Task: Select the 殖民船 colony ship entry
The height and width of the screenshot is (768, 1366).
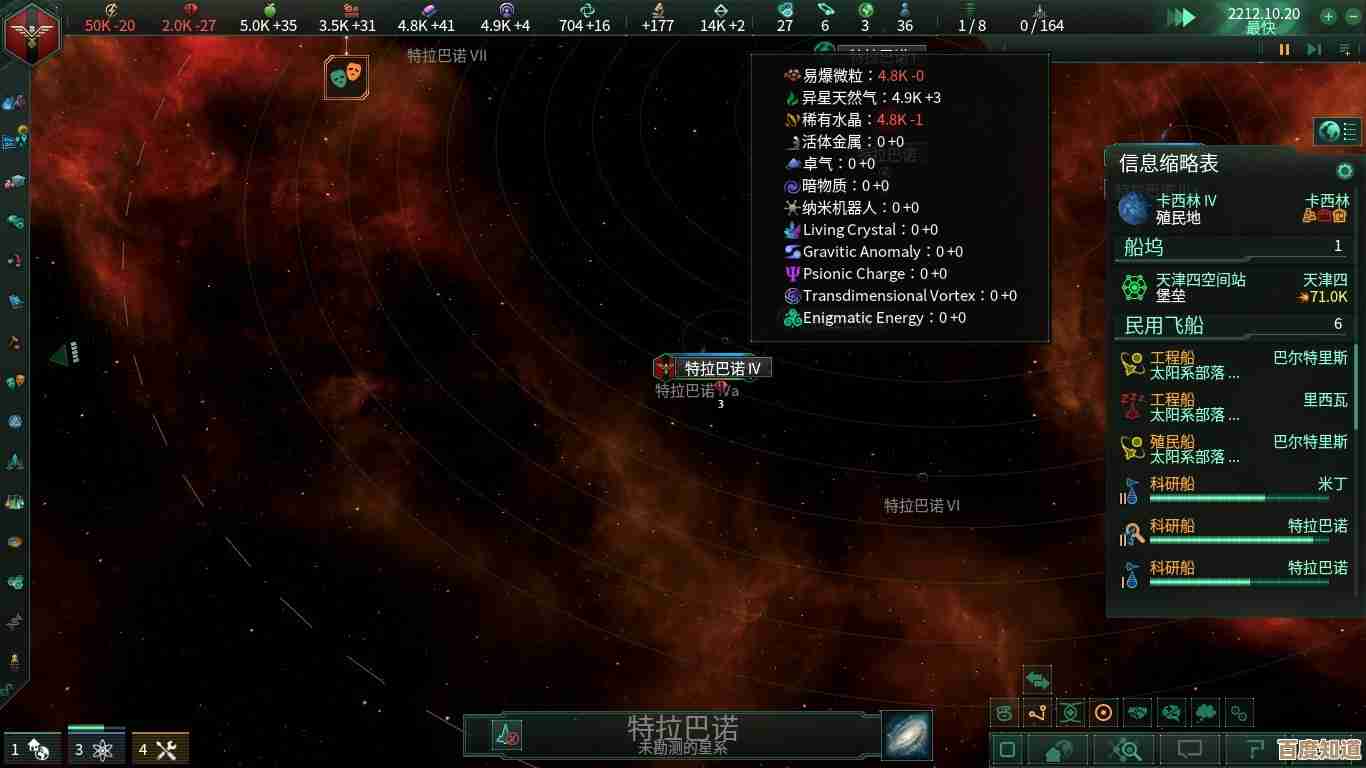Action: pos(1232,449)
